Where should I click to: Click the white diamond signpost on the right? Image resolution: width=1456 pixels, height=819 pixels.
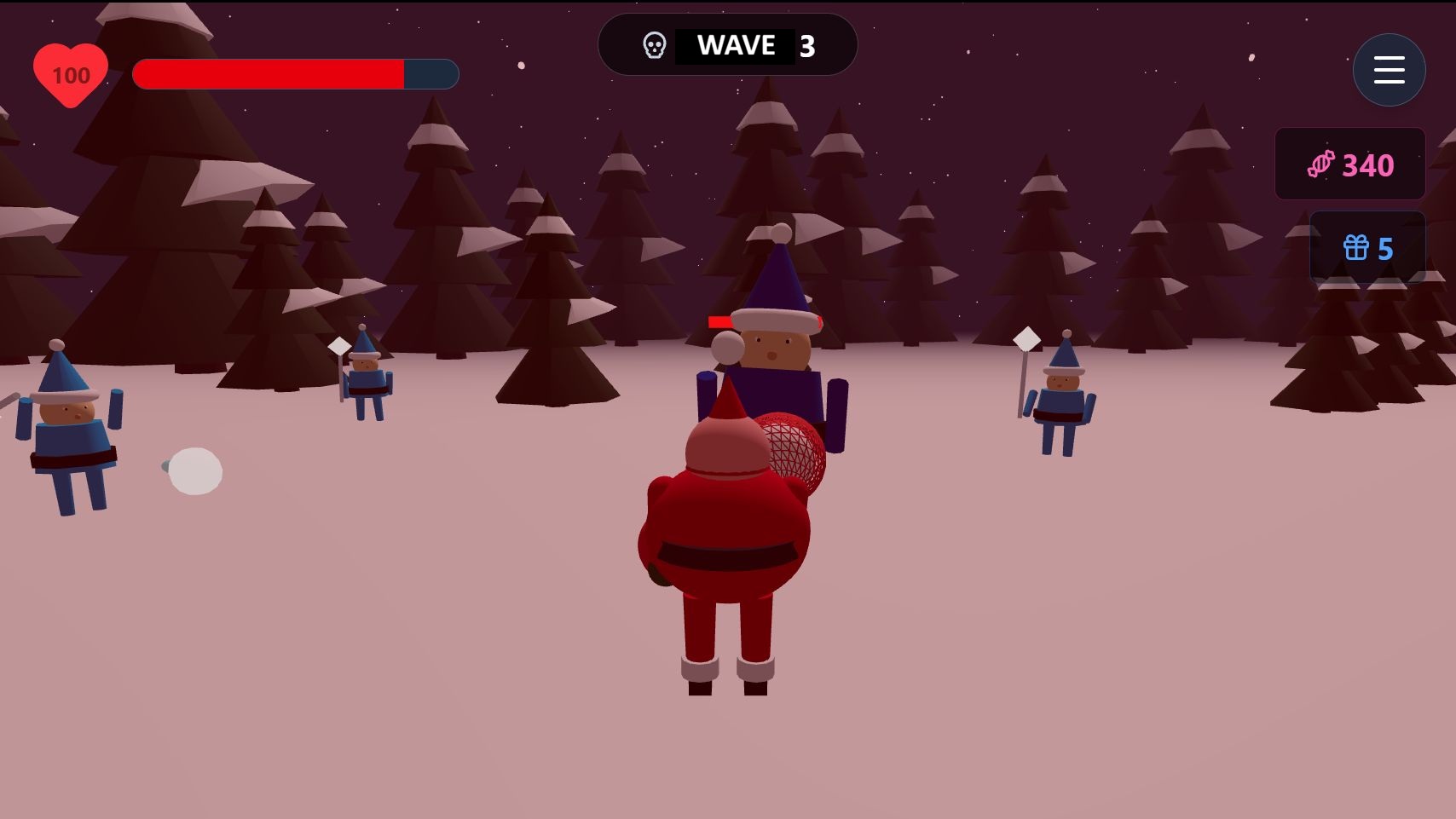point(1026,338)
